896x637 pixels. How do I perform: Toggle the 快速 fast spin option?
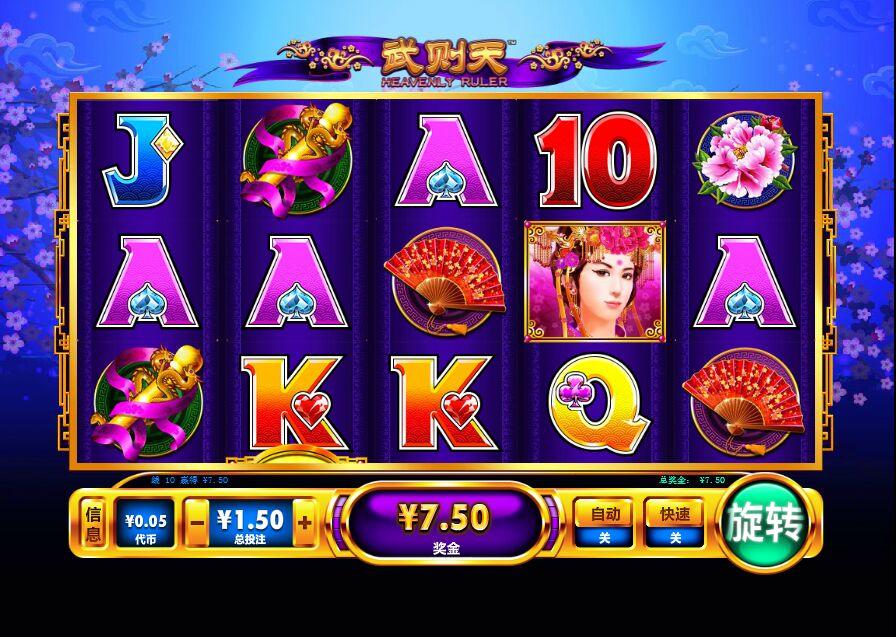[x=674, y=523]
